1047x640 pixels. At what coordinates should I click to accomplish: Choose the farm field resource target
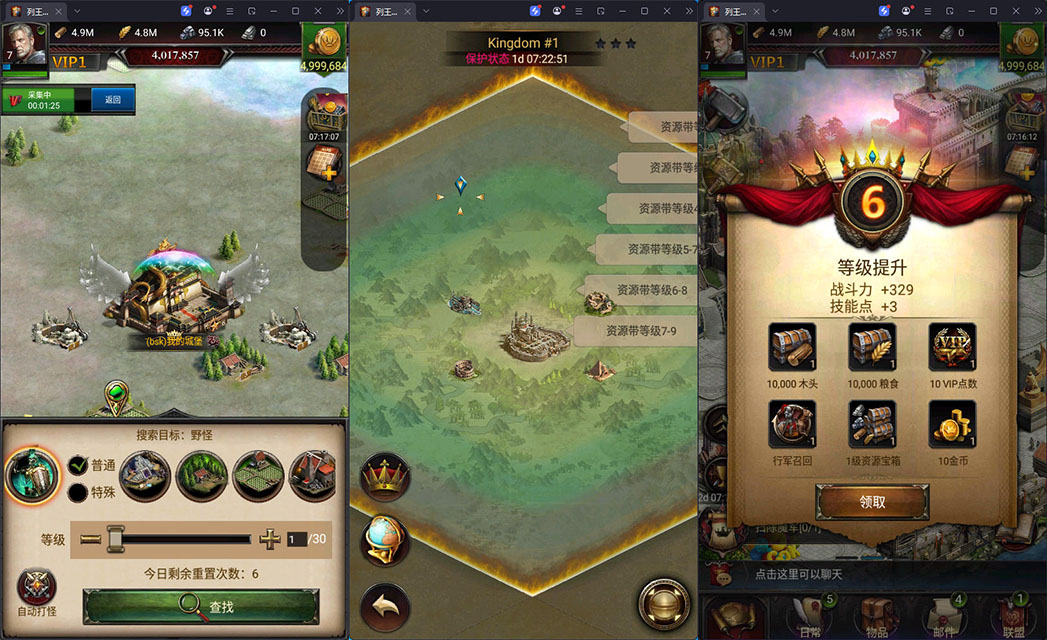(x=258, y=476)
